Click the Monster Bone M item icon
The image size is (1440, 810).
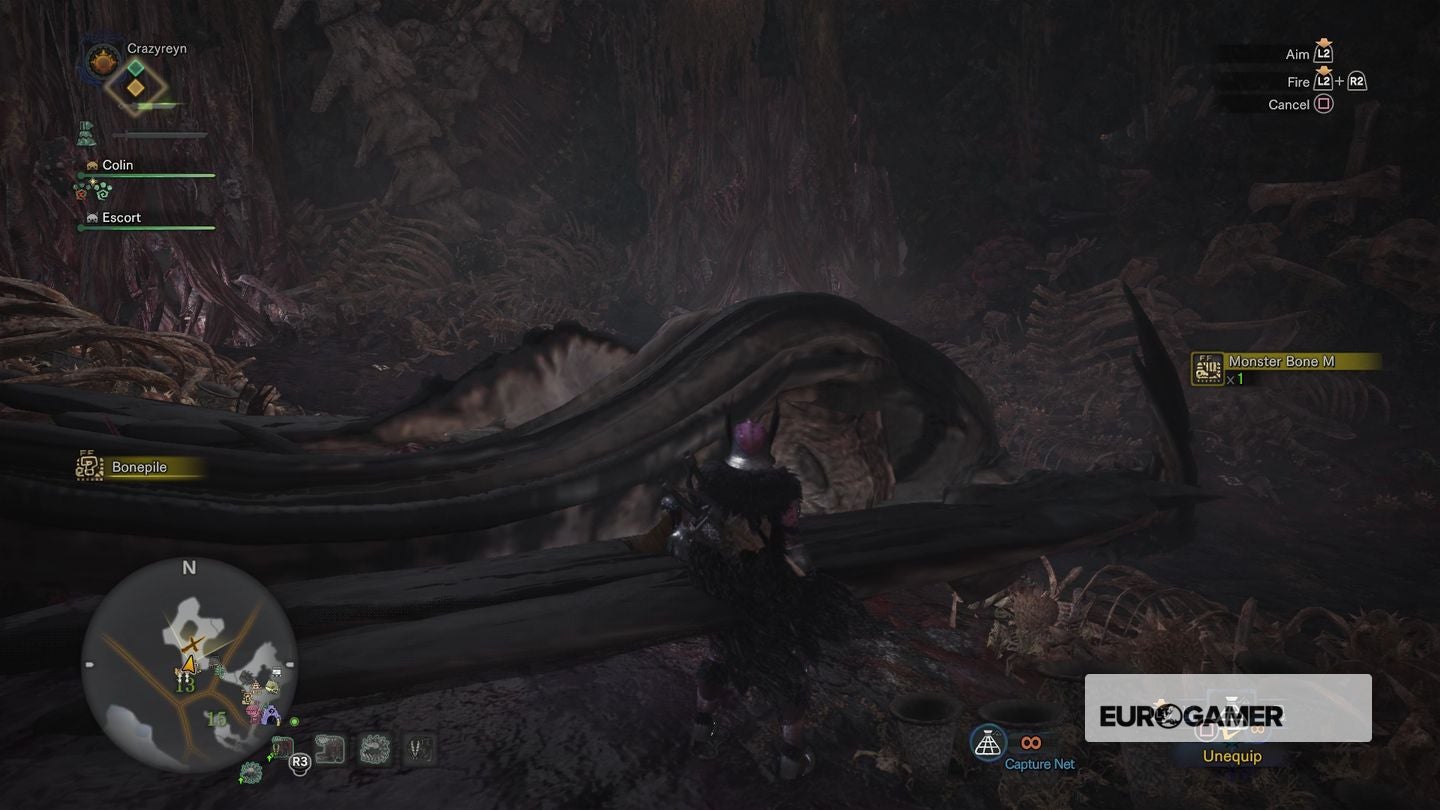click(x=1205, y=368)
